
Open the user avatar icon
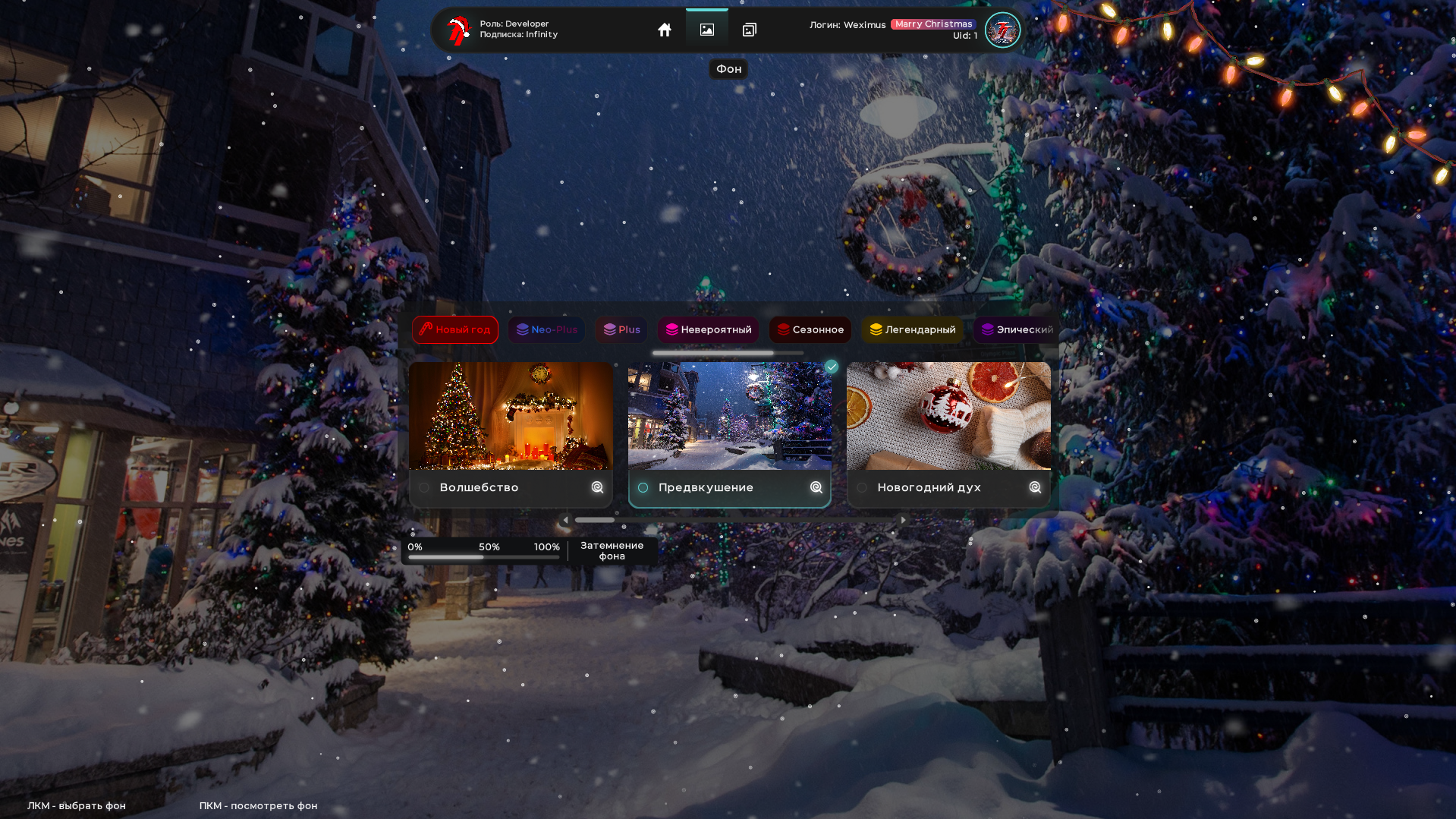(1002, 30)
